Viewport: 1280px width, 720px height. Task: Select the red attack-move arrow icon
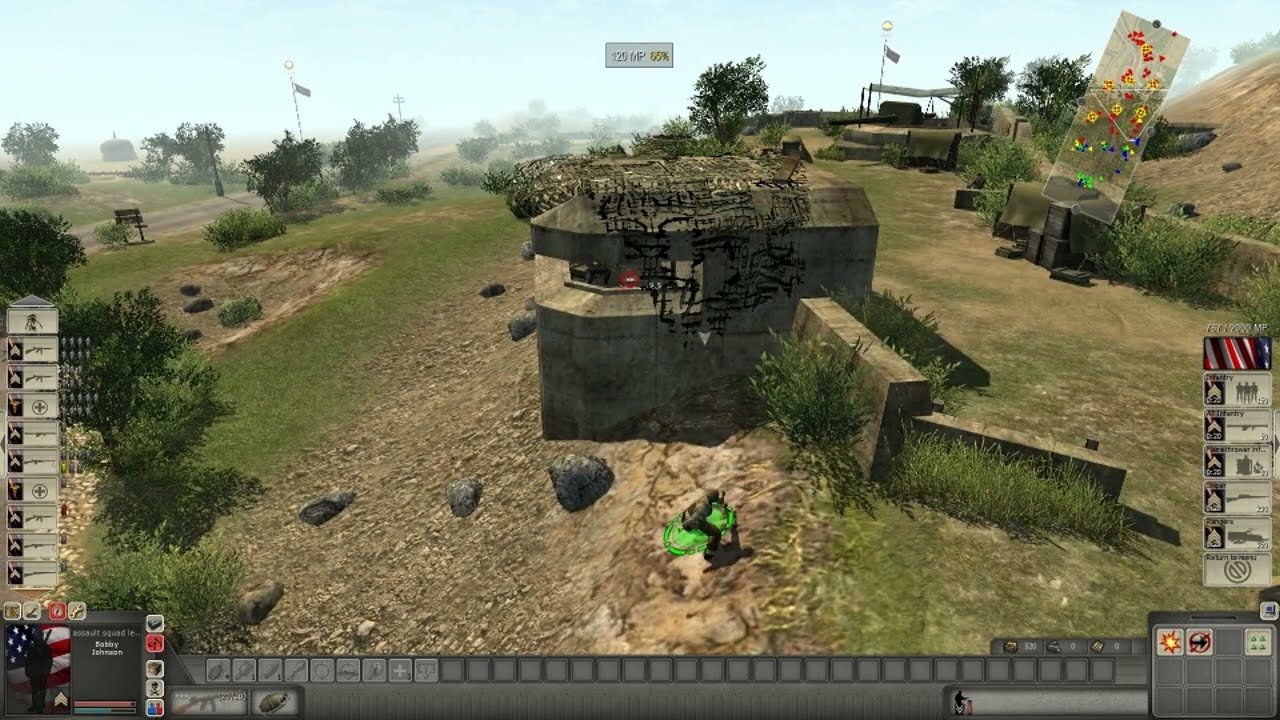pos(155,644)
